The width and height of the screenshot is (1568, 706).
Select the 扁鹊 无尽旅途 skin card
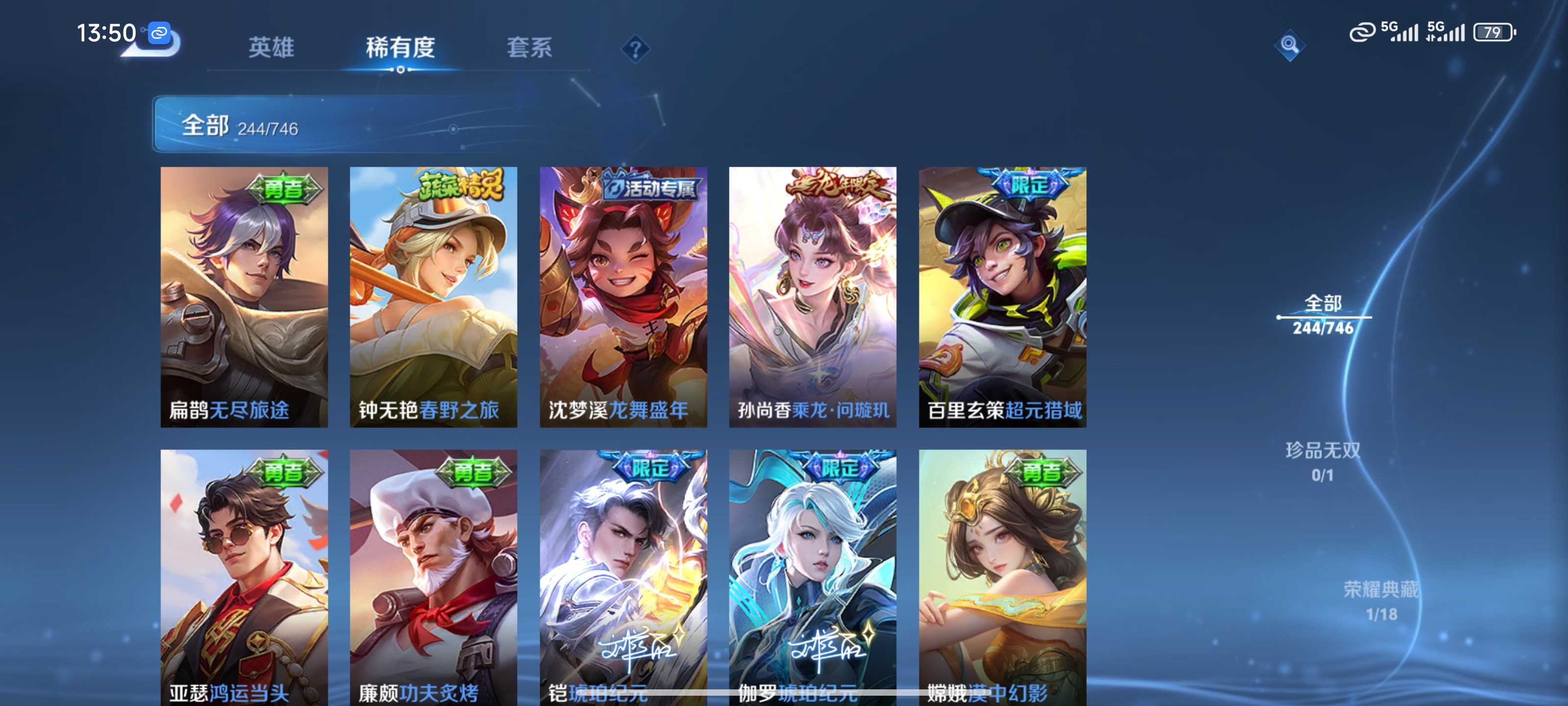tap(244, 297)
